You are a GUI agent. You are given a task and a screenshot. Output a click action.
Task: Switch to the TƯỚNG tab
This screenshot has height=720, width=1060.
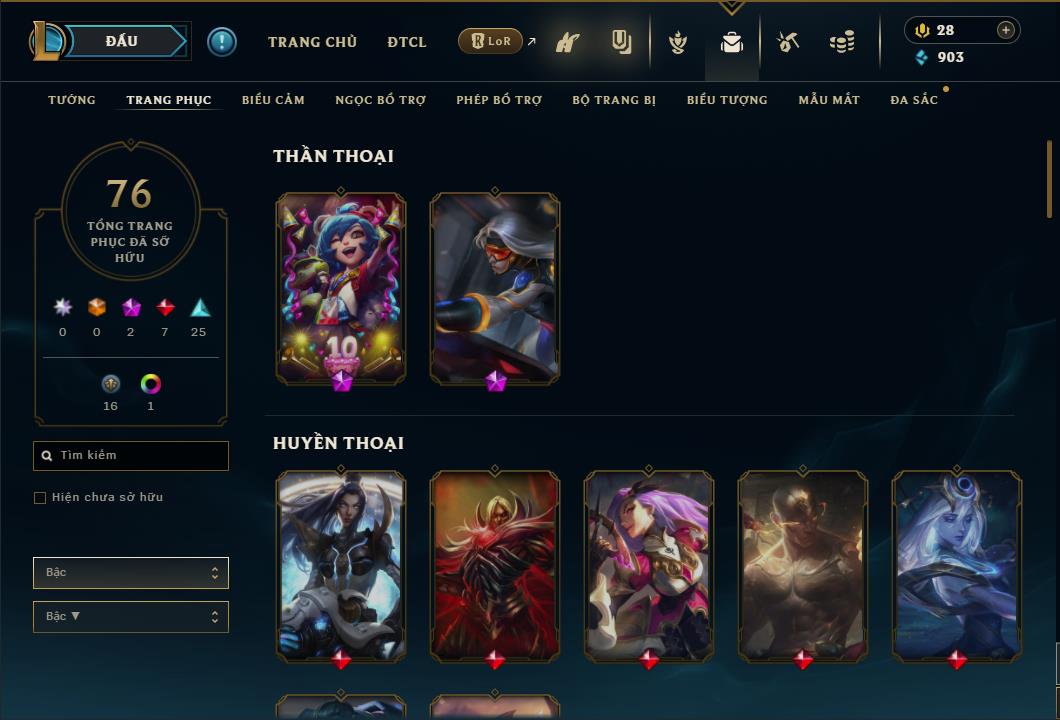72,100
